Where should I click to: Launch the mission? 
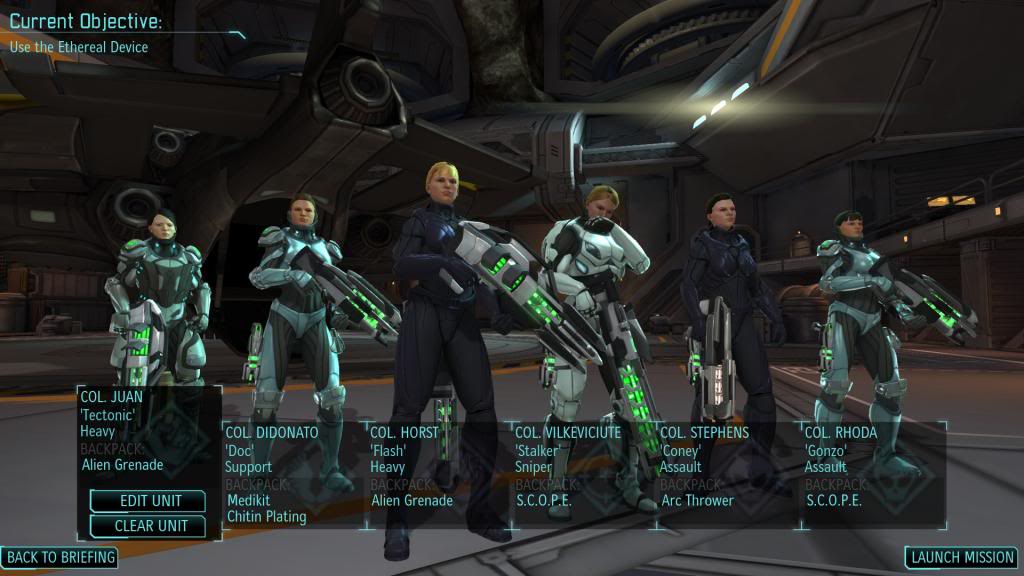(961, 557)
